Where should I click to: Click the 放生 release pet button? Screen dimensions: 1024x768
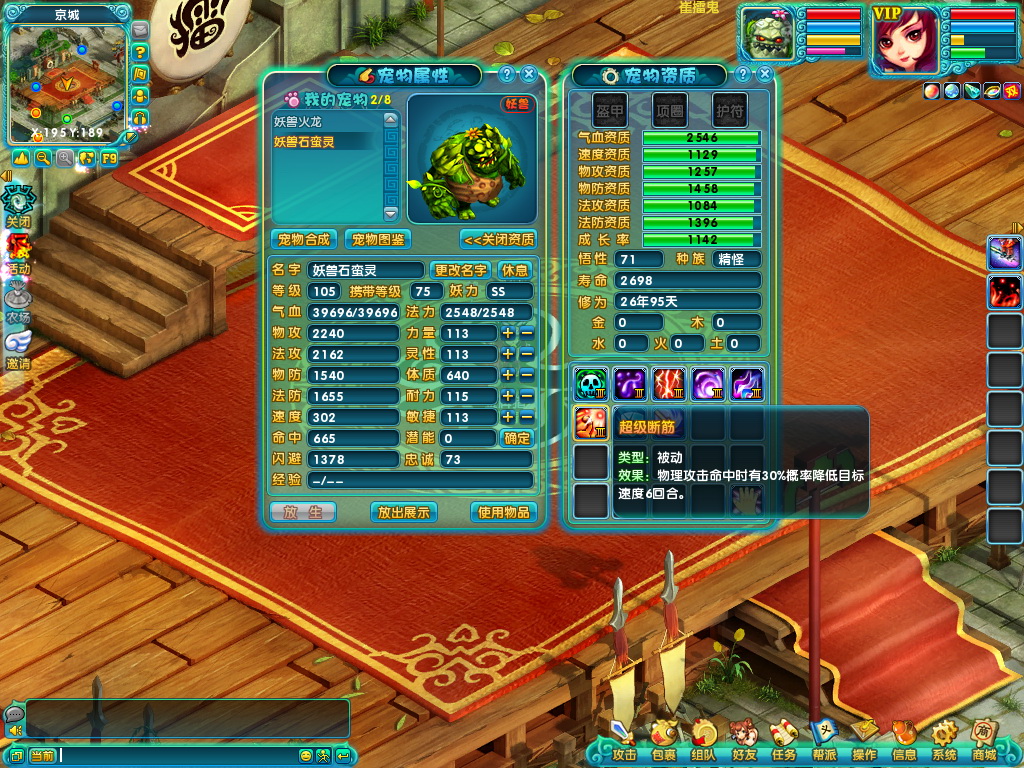(x=303, y=512)
